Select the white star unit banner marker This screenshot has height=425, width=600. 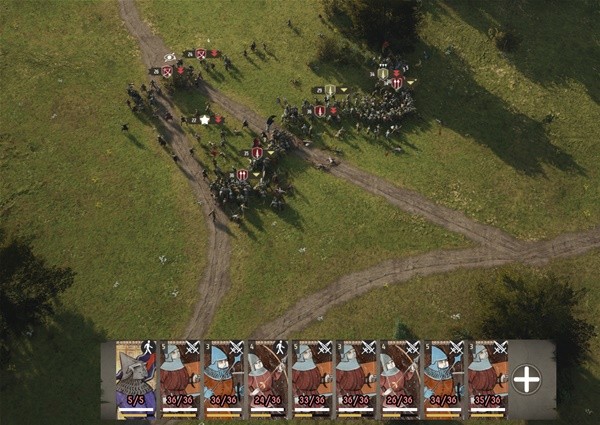[204, 119]
